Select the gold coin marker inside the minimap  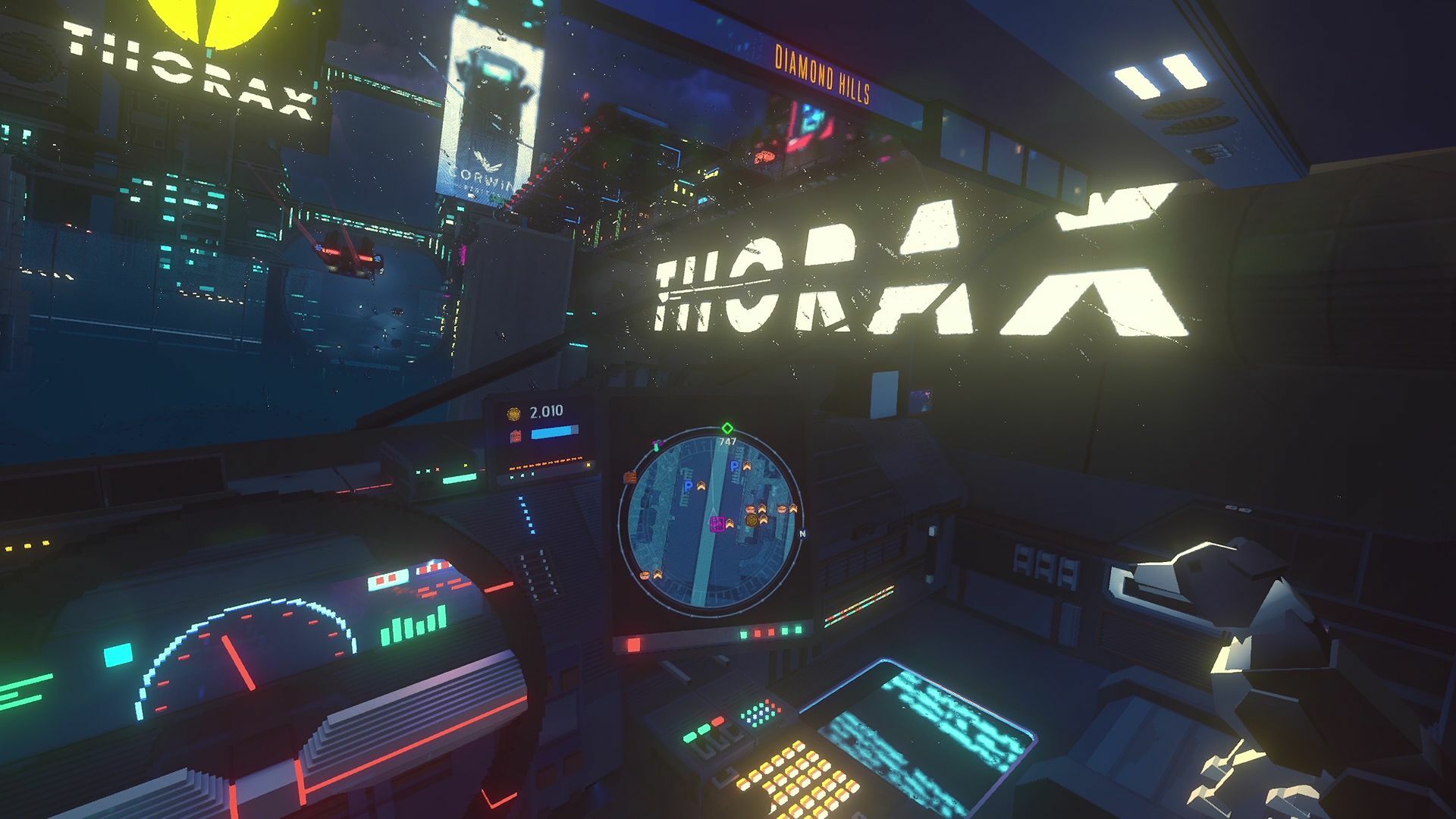coord(752,519)
